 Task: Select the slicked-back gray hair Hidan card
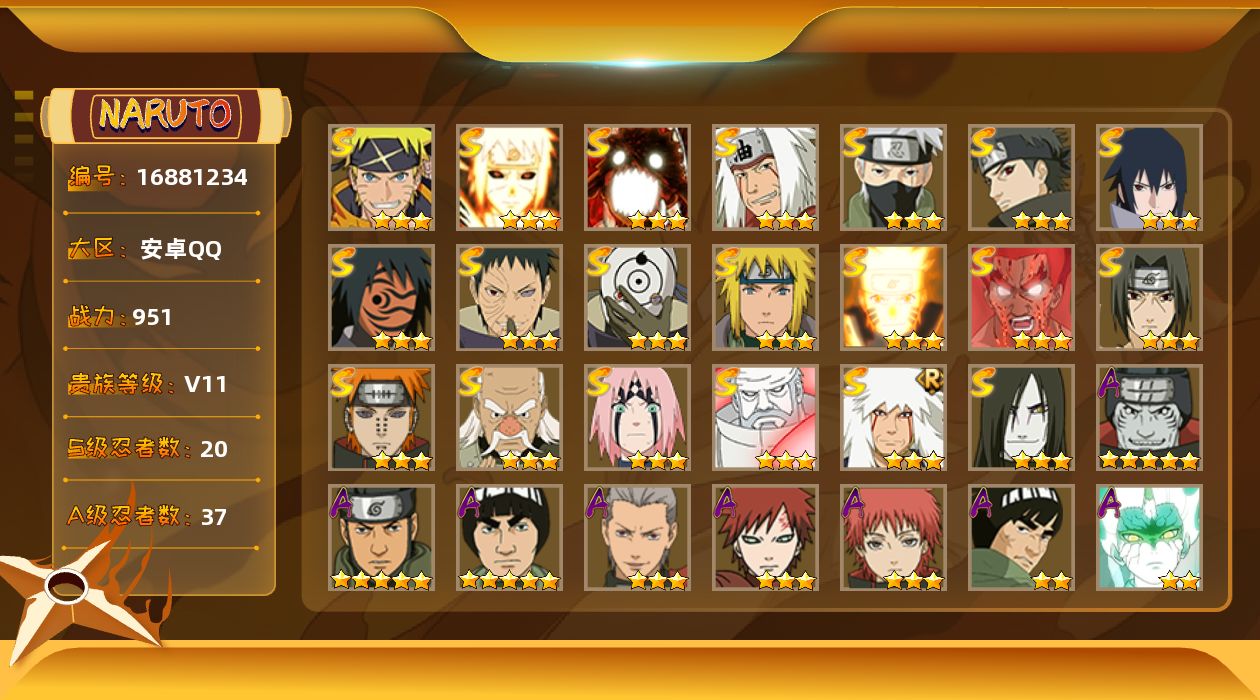(637, 538)
